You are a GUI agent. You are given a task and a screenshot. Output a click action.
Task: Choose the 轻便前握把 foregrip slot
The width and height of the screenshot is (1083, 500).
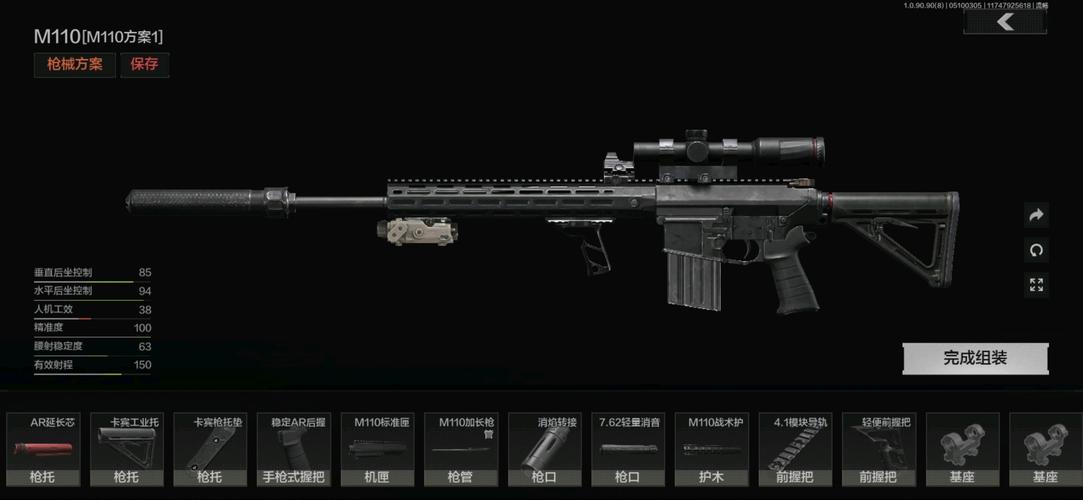point(878,450)
